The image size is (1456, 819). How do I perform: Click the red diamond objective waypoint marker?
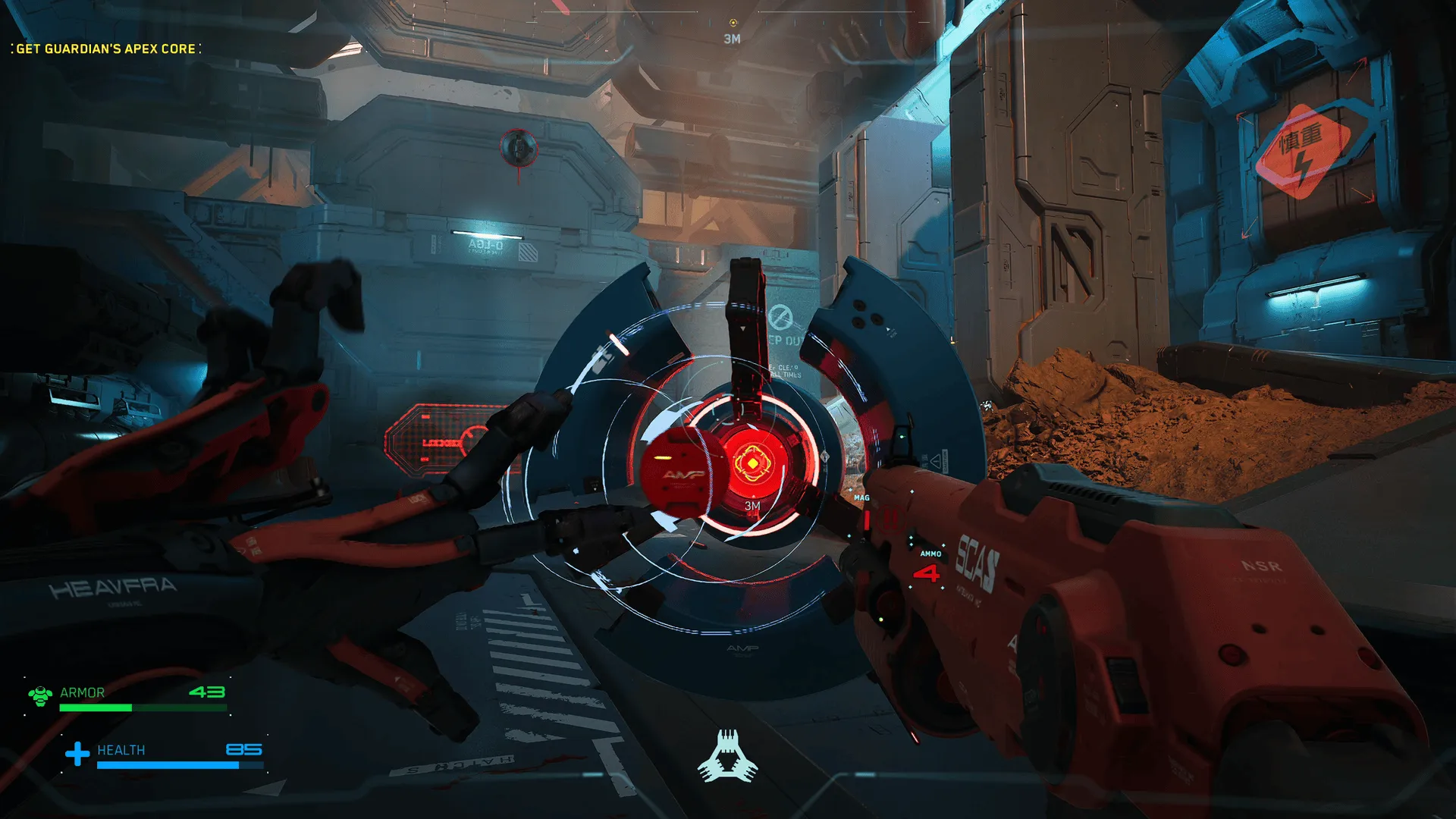click(752, 463)
